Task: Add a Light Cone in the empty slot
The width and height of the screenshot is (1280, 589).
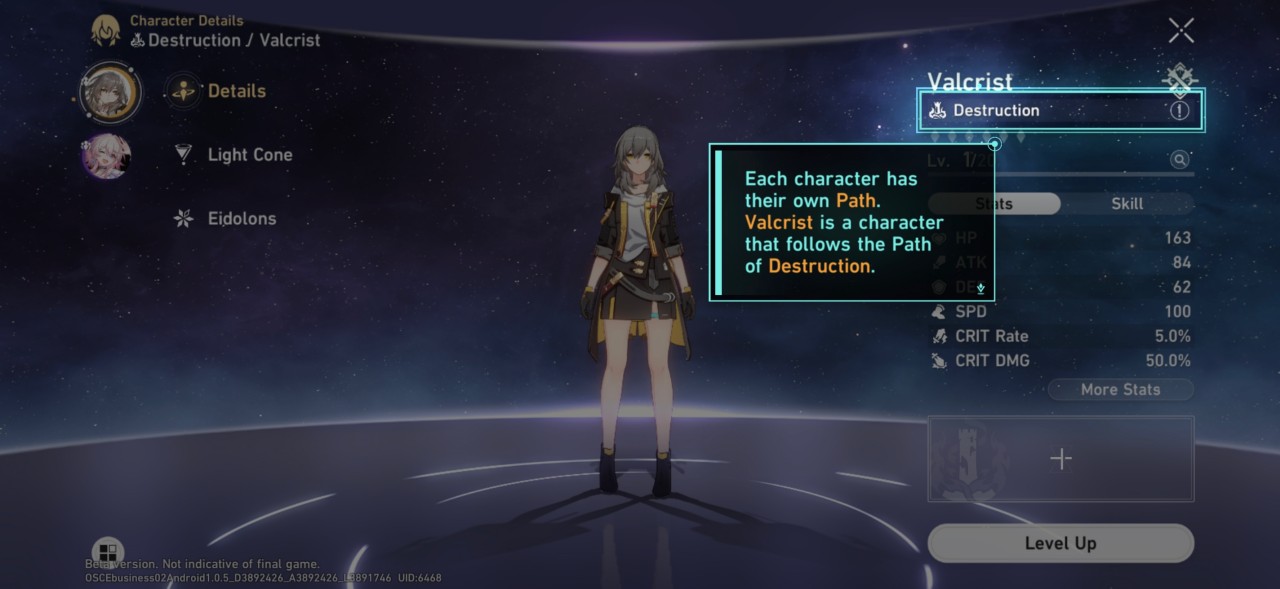Action: point(1061,459)
